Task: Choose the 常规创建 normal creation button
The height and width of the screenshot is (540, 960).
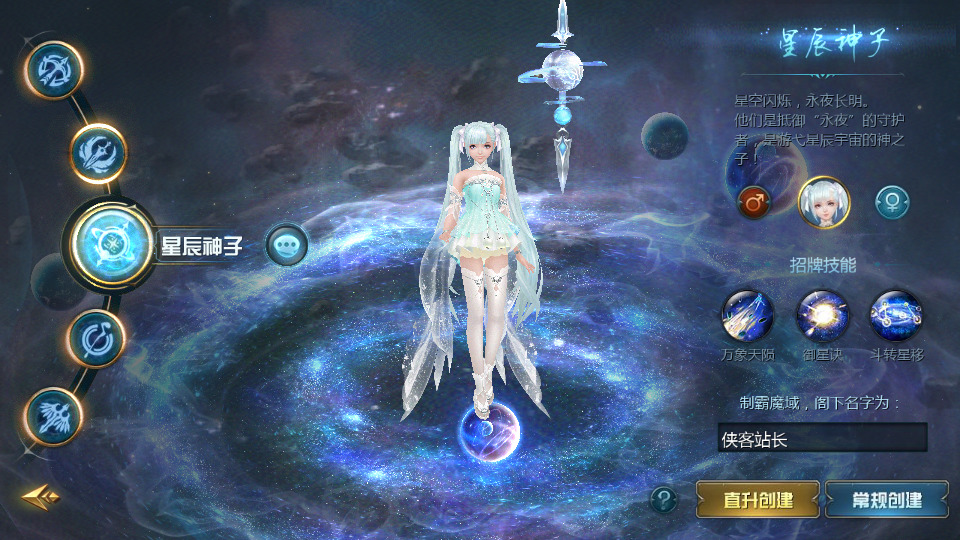Action: (886, 499)
